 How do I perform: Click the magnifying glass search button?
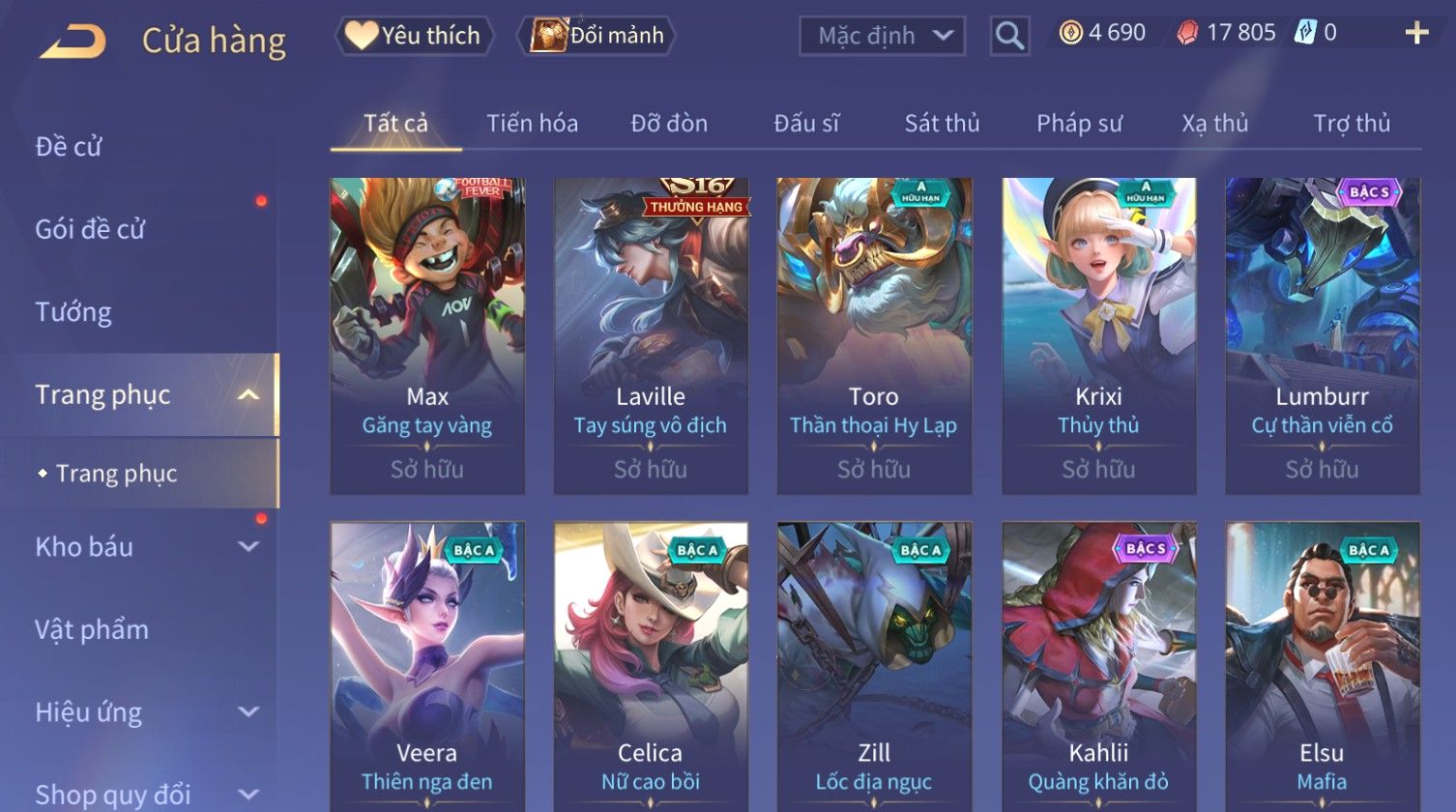coord(1009,37)
